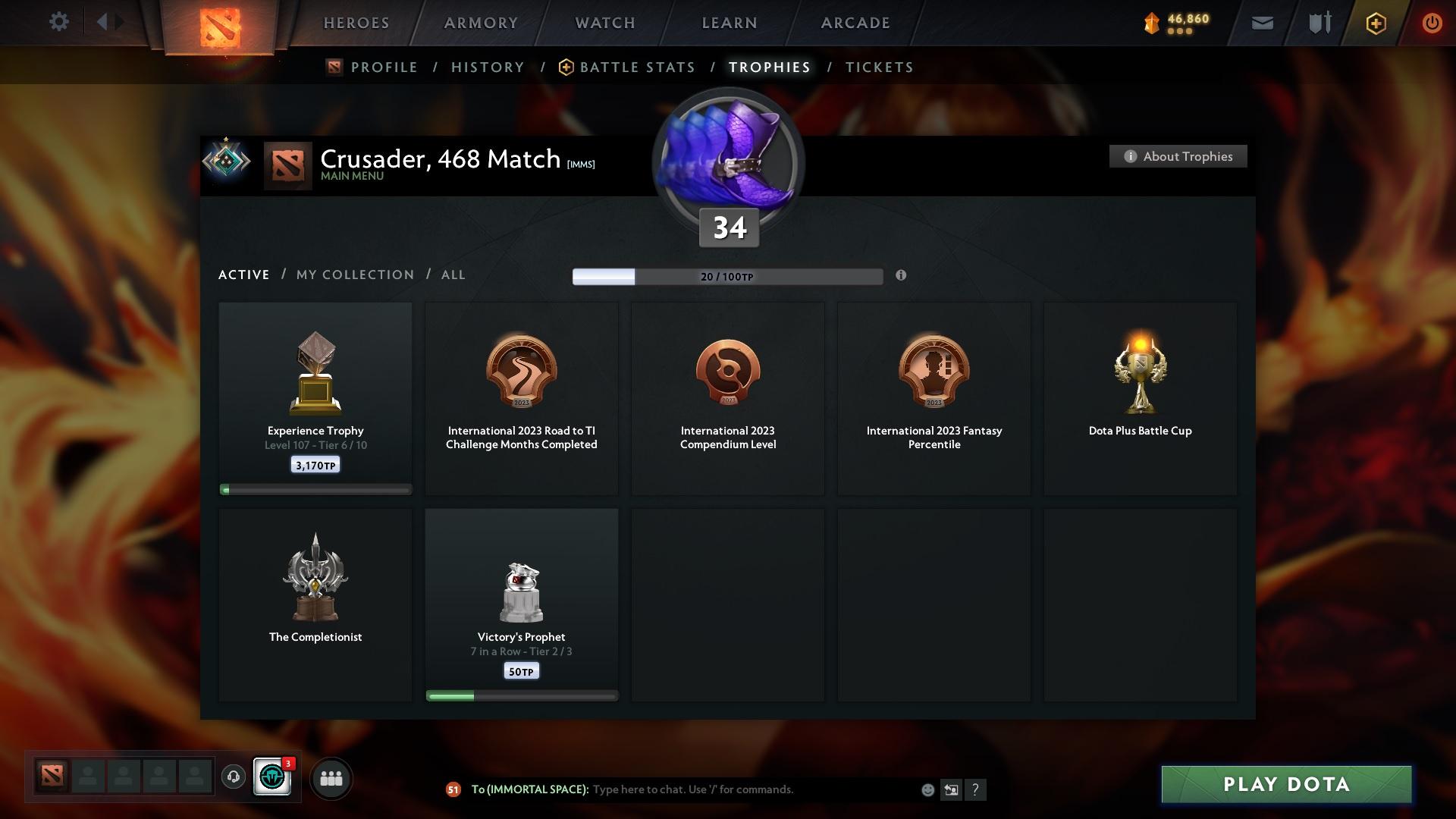Open the HEROES menu
Screen dimensions: 1456x819
pos(356,23)
